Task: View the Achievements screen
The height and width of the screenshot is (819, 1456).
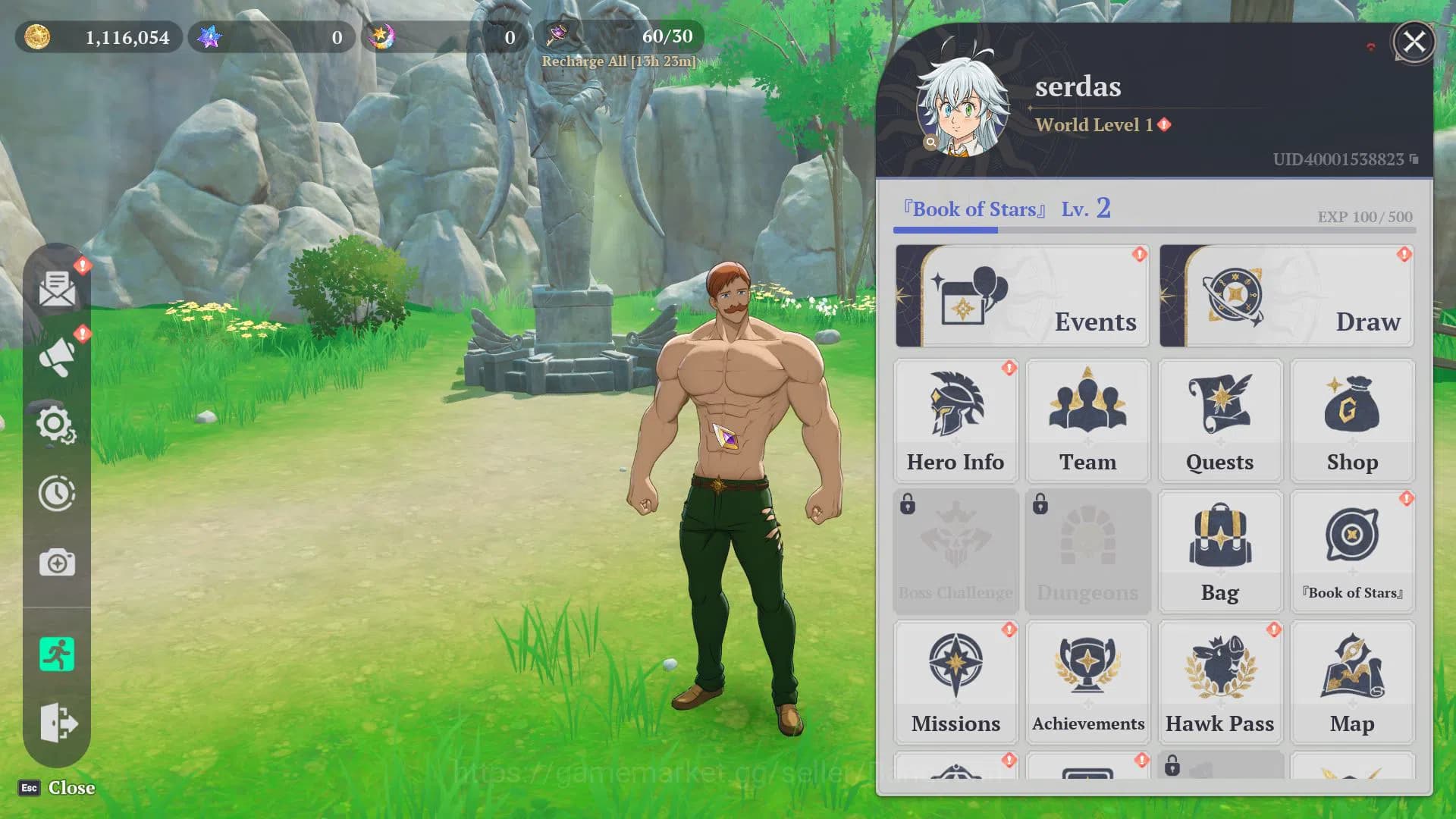Action: tap(1087, 682)
